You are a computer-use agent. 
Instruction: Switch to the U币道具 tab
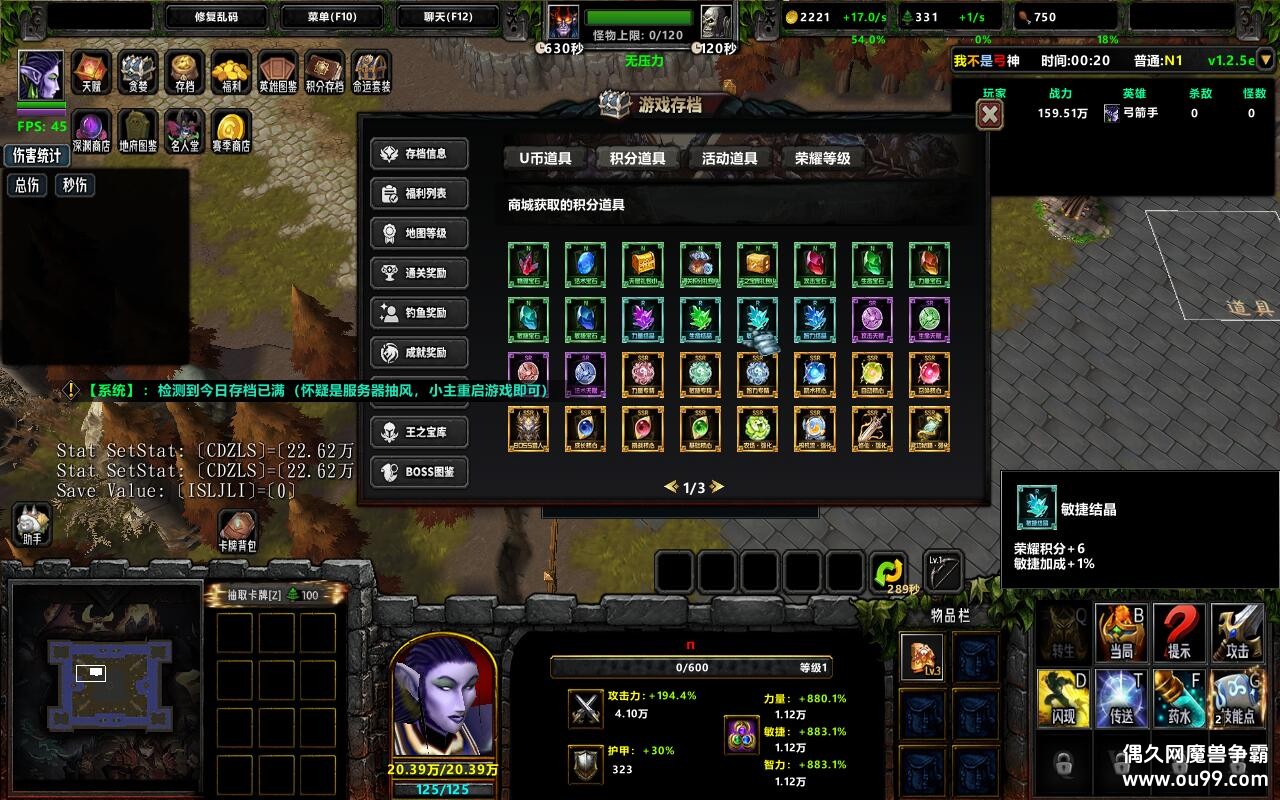[x=545, y=158]
